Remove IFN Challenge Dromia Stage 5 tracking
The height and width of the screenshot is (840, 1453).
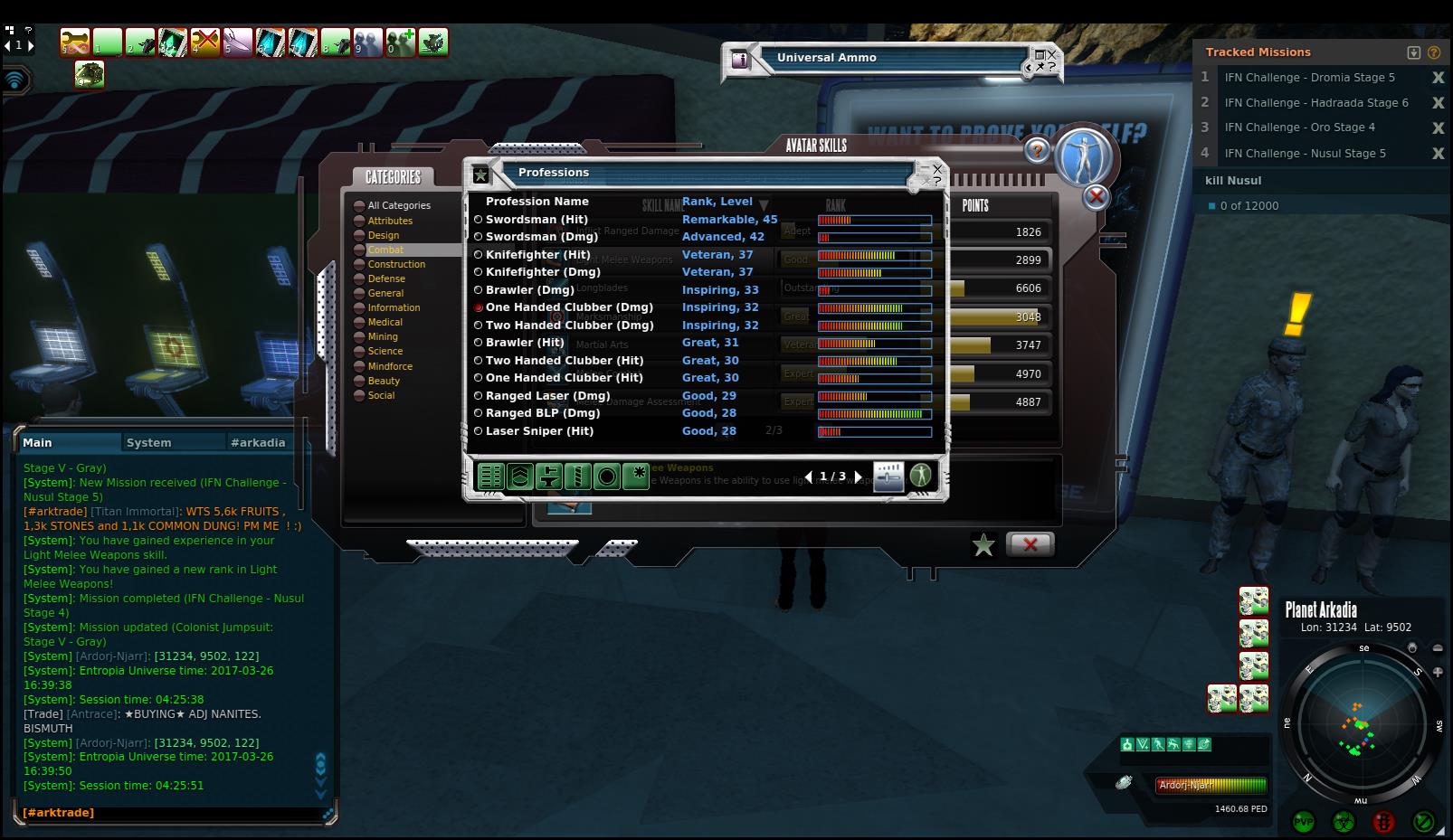click(1438, 78)
